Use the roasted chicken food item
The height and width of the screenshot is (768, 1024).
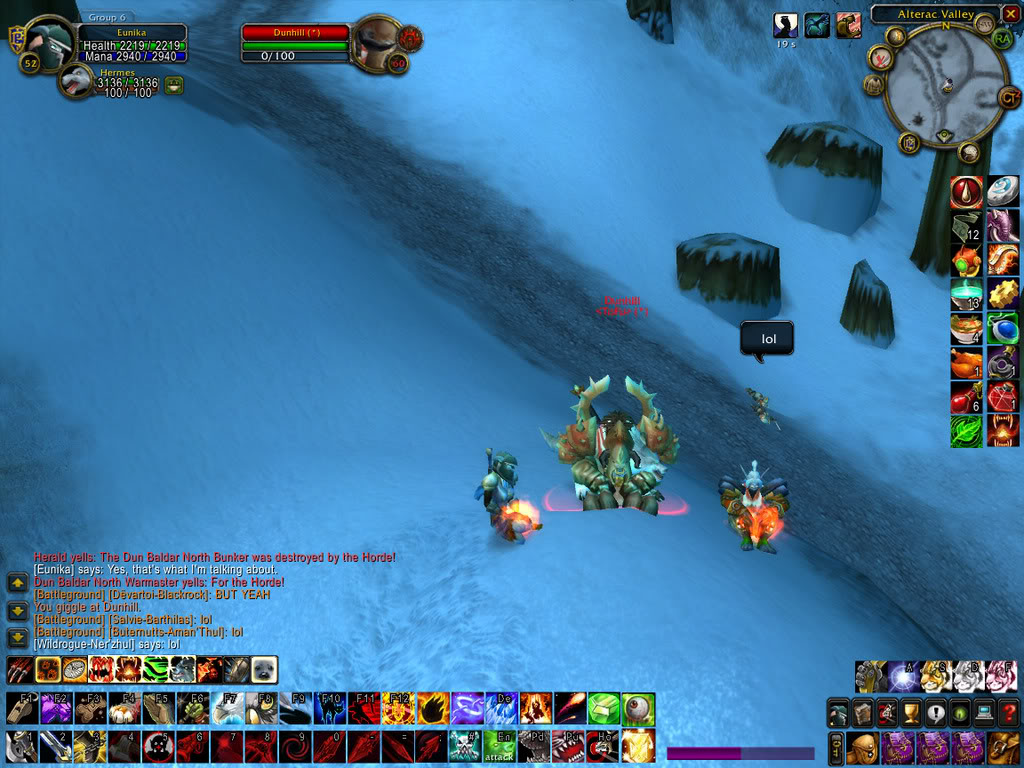(966, 361)
